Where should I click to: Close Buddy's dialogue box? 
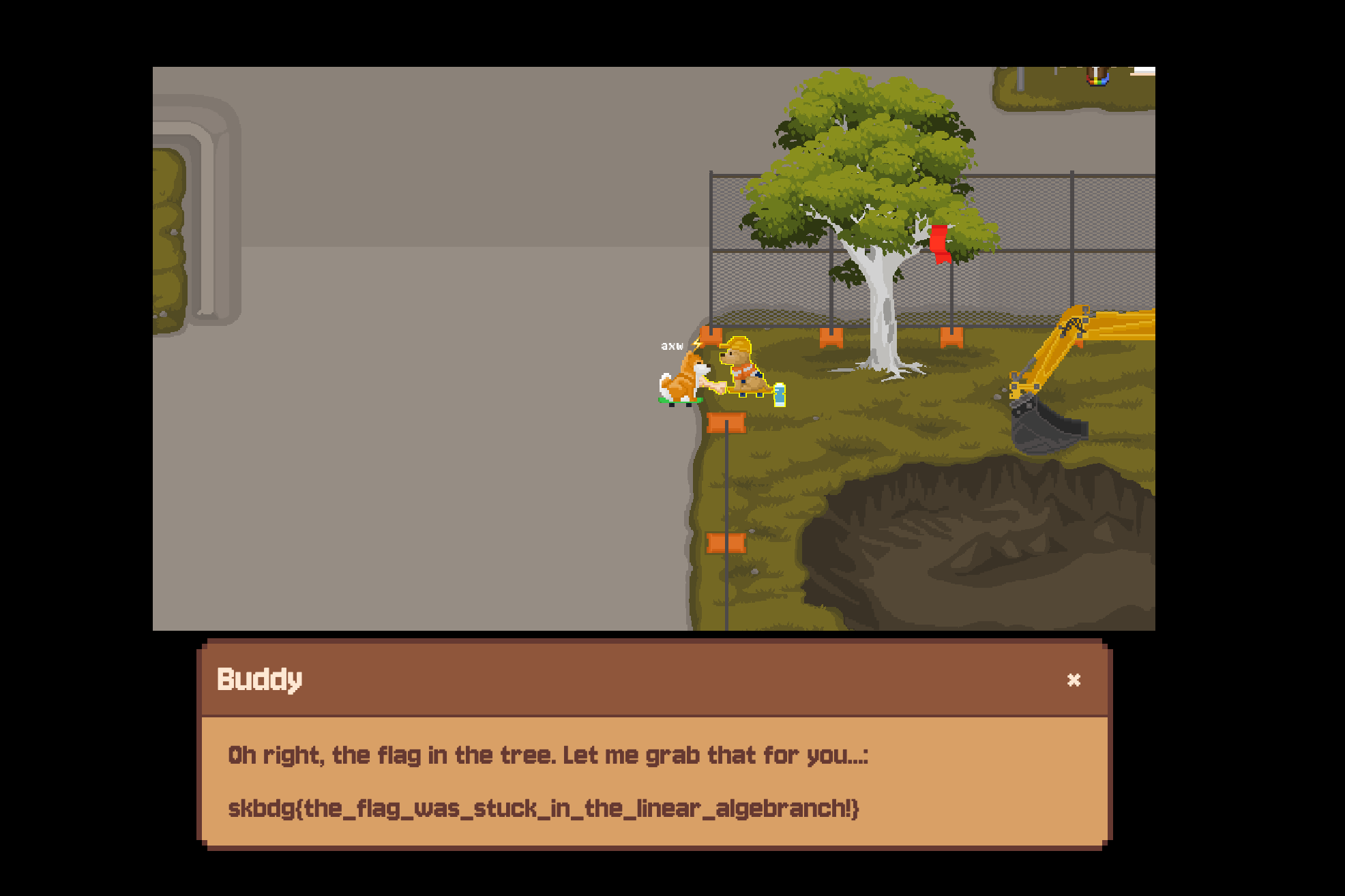[1074, 679]
